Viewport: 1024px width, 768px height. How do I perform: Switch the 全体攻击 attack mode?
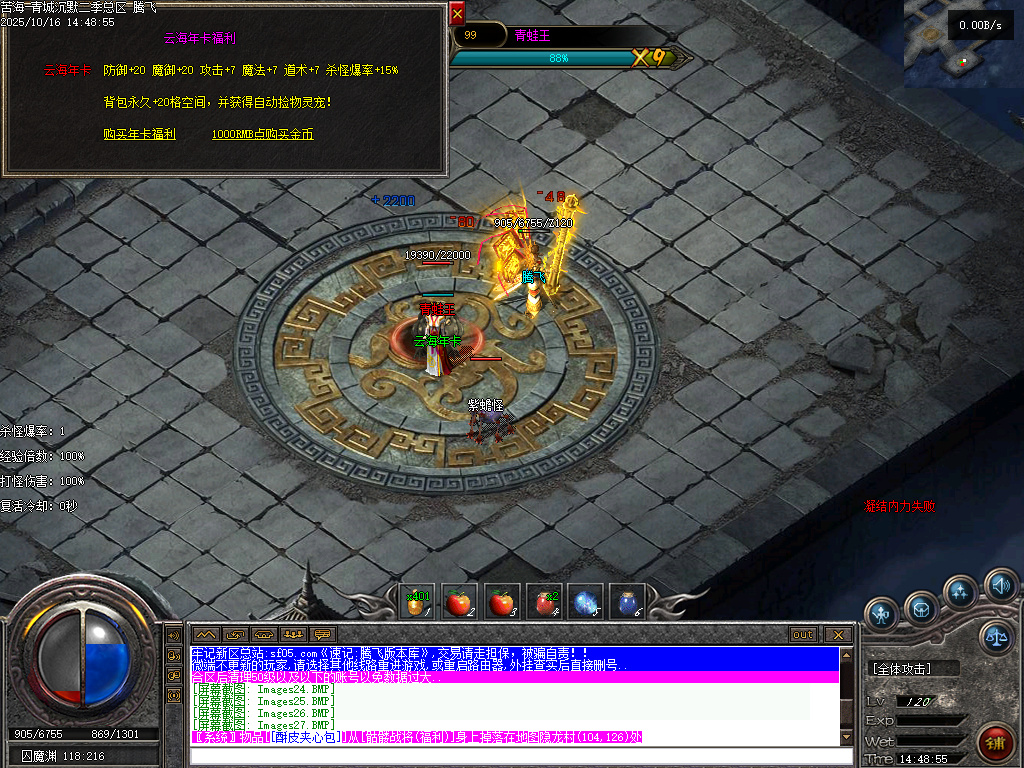click(x=914, y=668)
